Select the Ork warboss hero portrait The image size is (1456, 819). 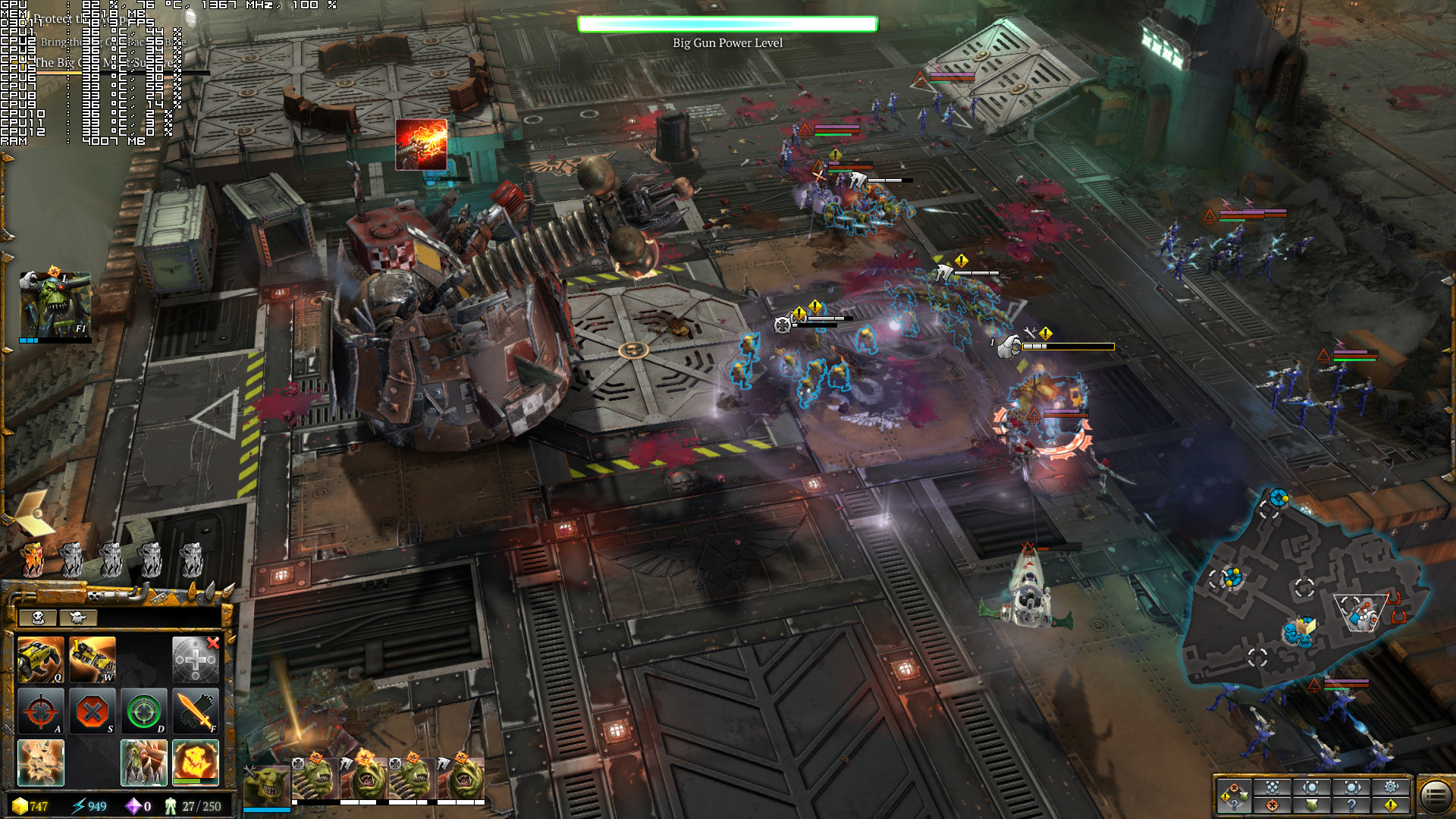tap(55, 306)
